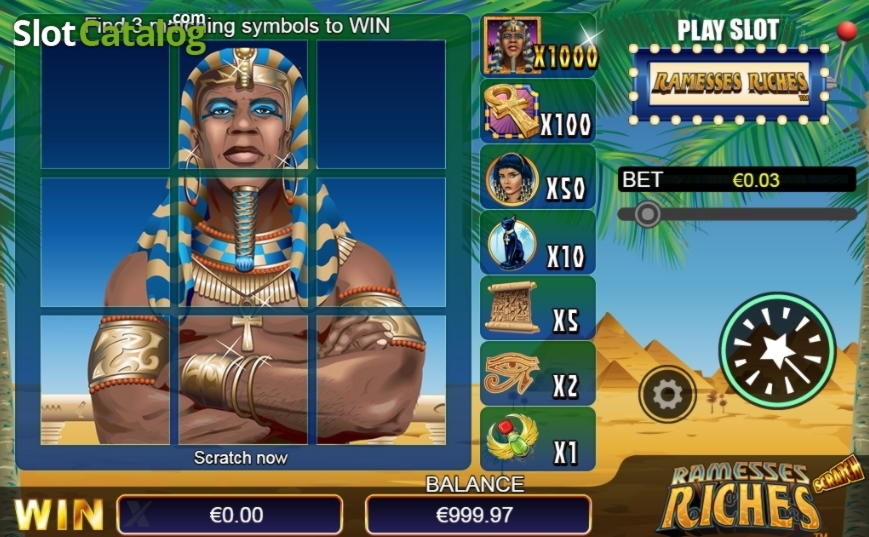Click the SlotCatalog watermark logo
Image resolution: width=869 pixels, height=537 pixels.
tap(108, 35)
